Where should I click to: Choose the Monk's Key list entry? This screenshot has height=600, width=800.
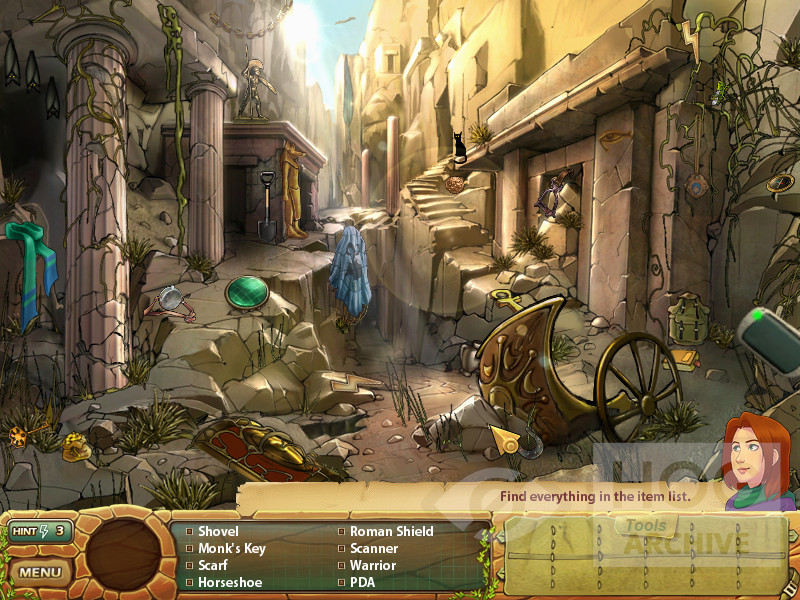pyautogui.click(x=232, y=549)
